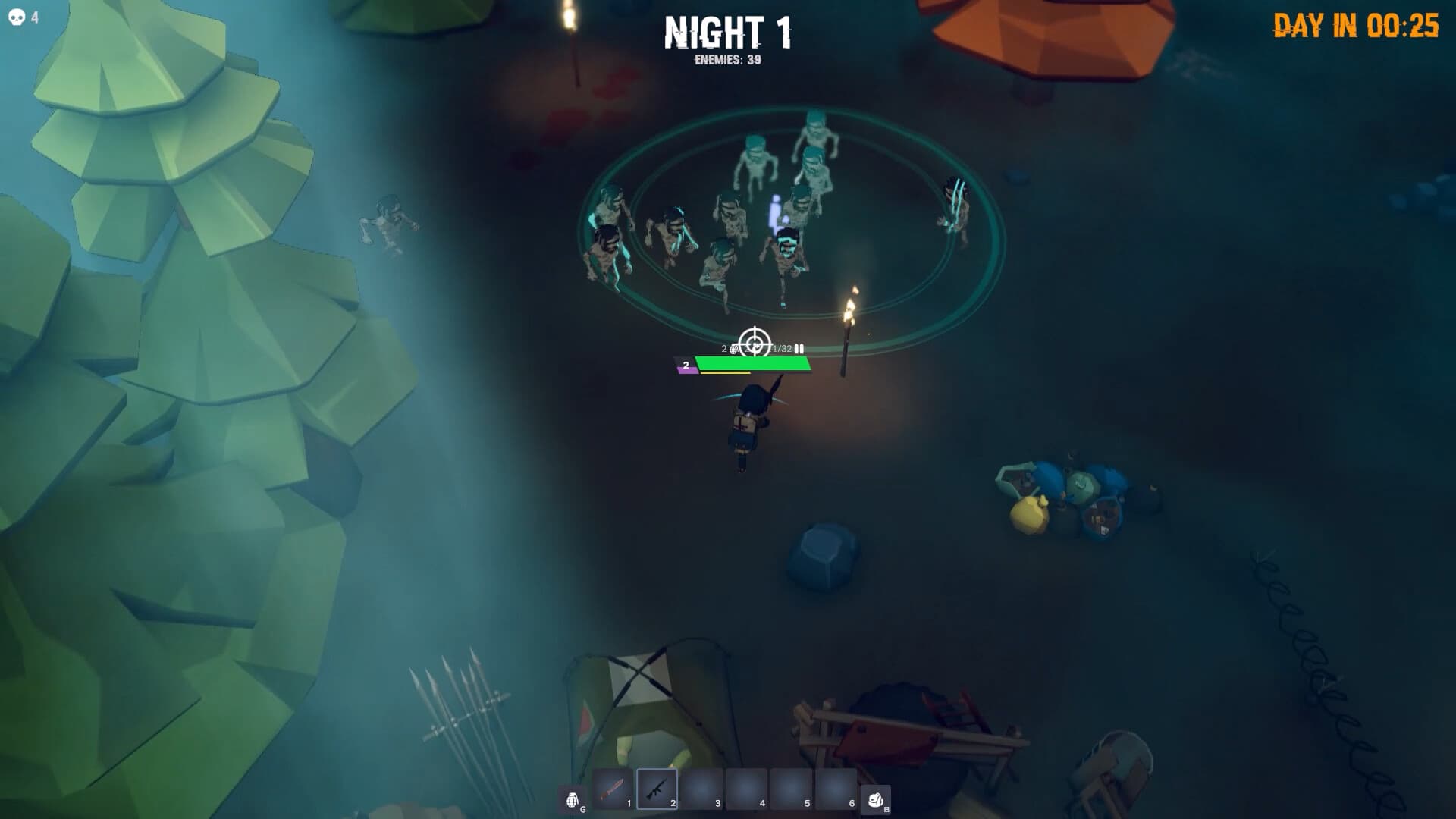Click the grenade icon labeled G

(x=573, y=792)
